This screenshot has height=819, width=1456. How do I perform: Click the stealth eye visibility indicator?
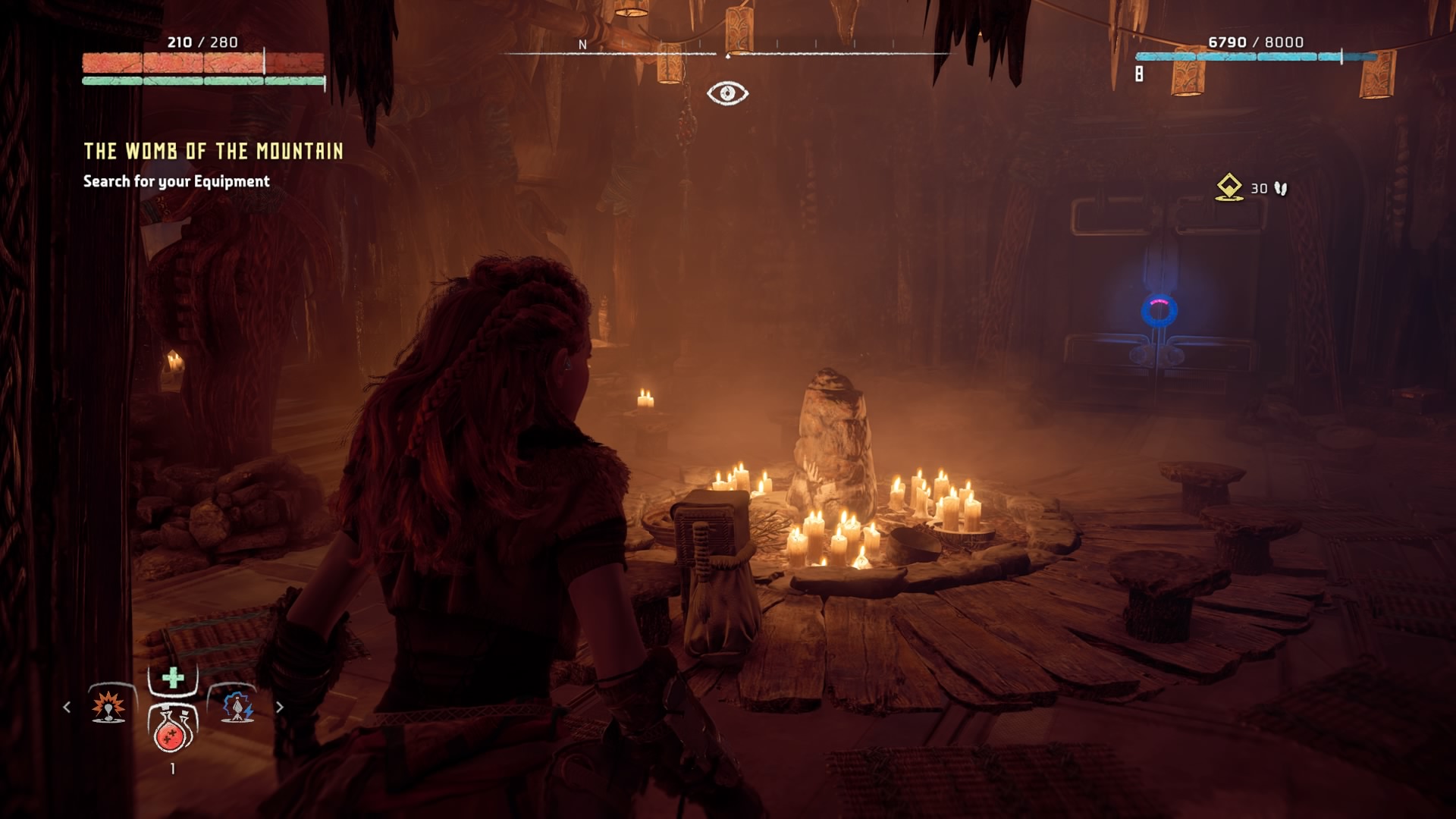point(727,93)
